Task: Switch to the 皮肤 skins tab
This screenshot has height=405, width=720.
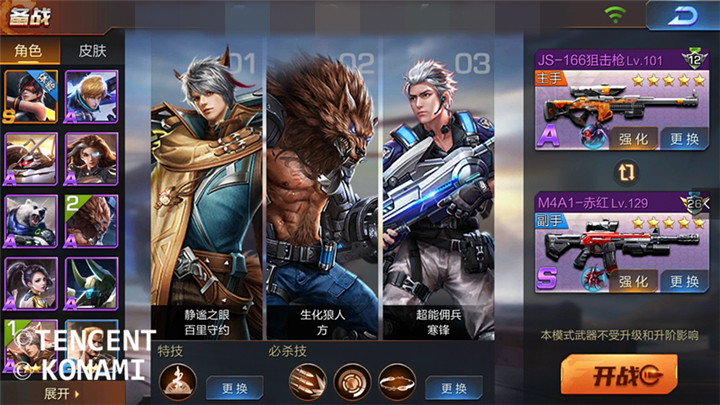Action: tap(92, 51)
